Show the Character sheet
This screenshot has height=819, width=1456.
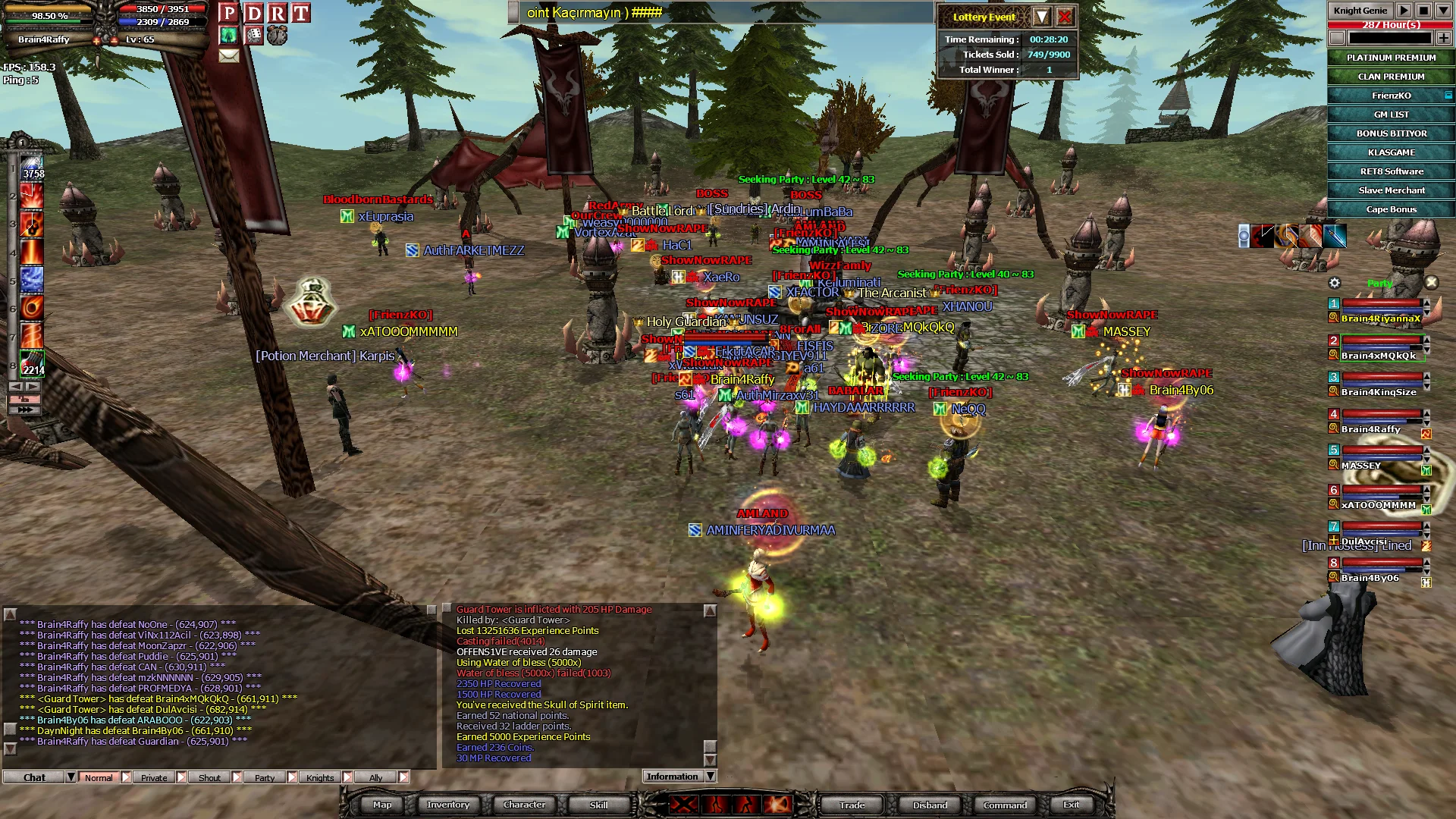click(524, 805)
